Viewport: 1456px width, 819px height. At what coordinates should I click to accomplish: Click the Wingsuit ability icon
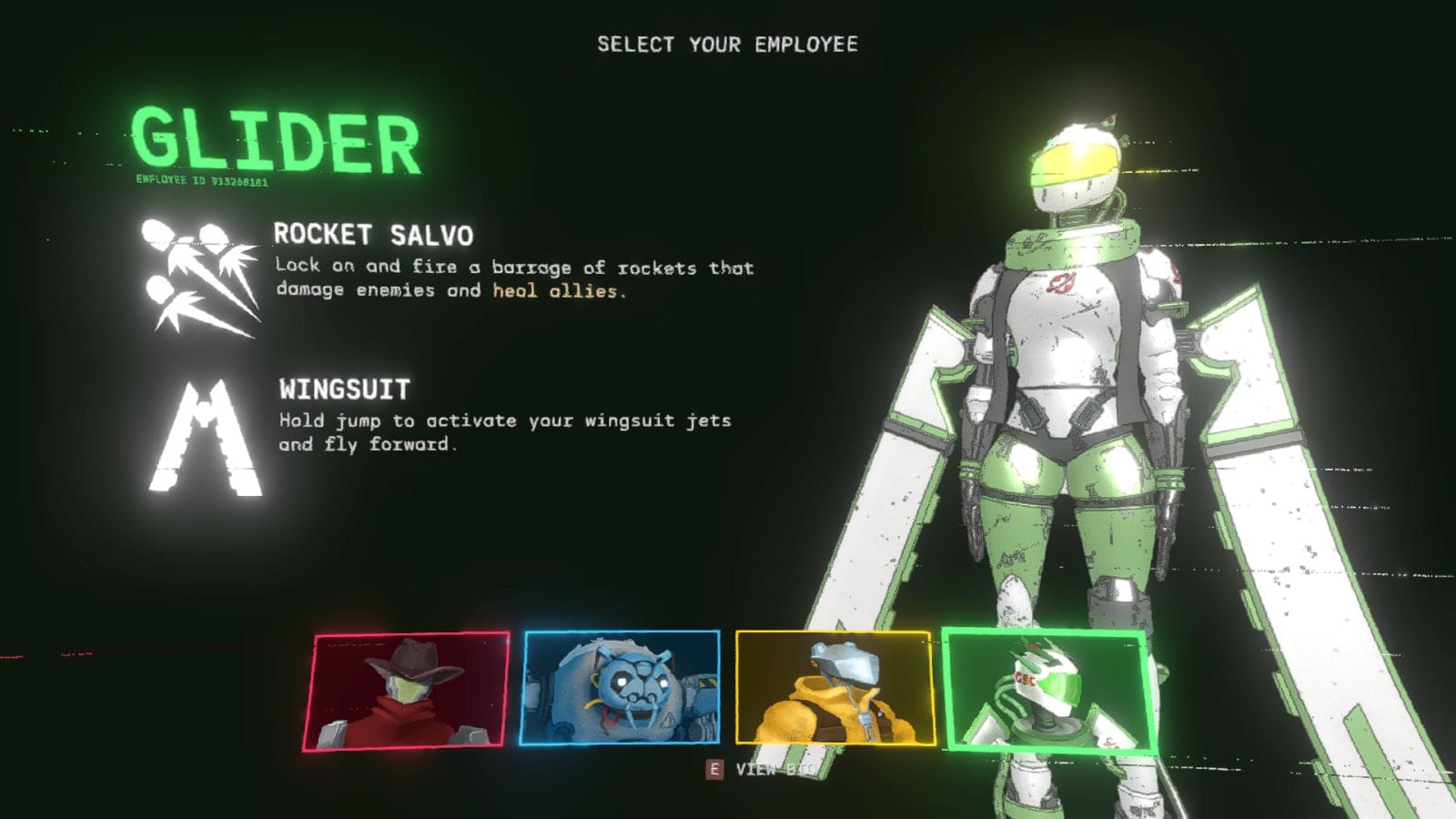(x=207, y=440)
